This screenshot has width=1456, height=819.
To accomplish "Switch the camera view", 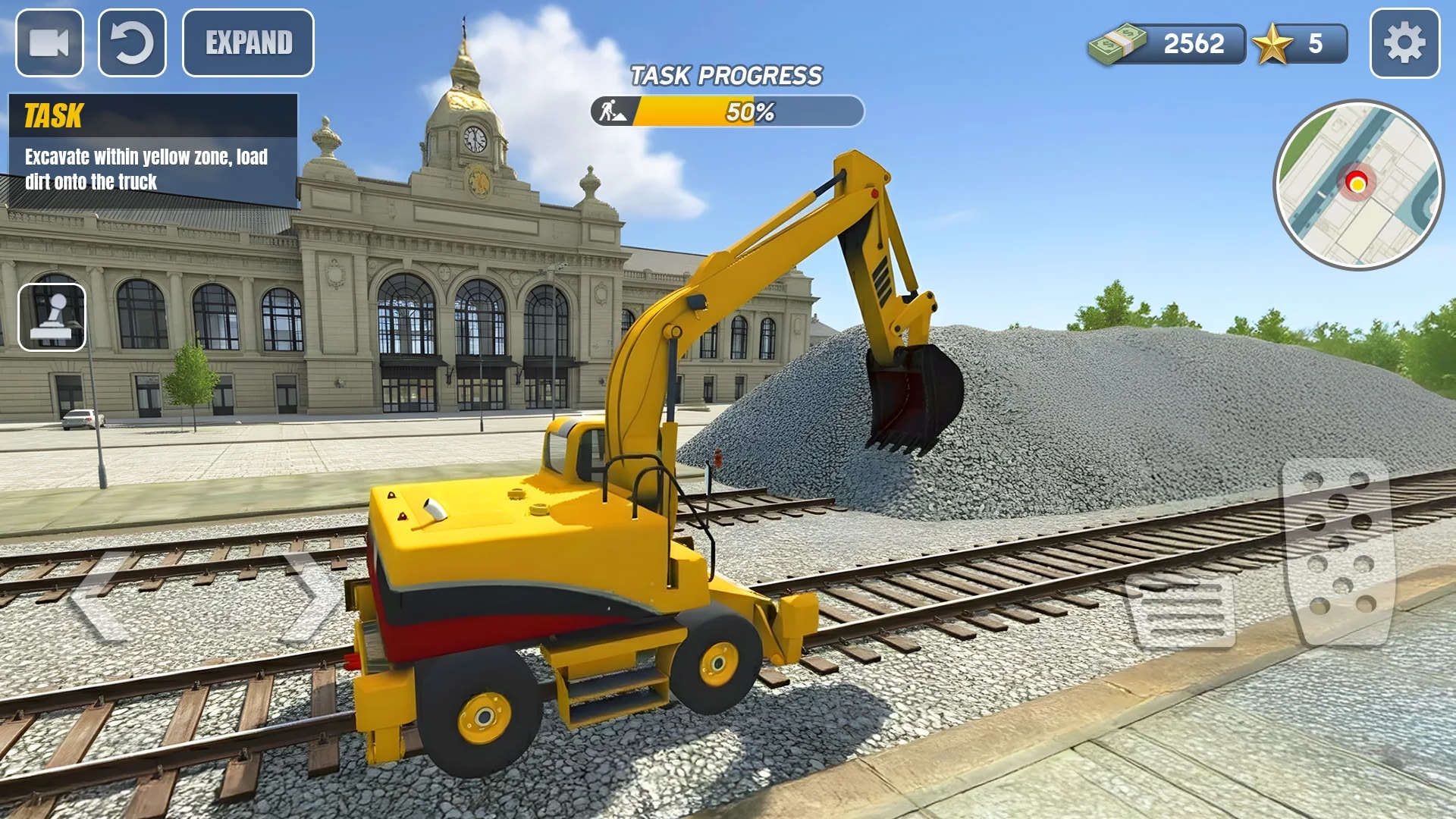I will (x=49, y=43).
